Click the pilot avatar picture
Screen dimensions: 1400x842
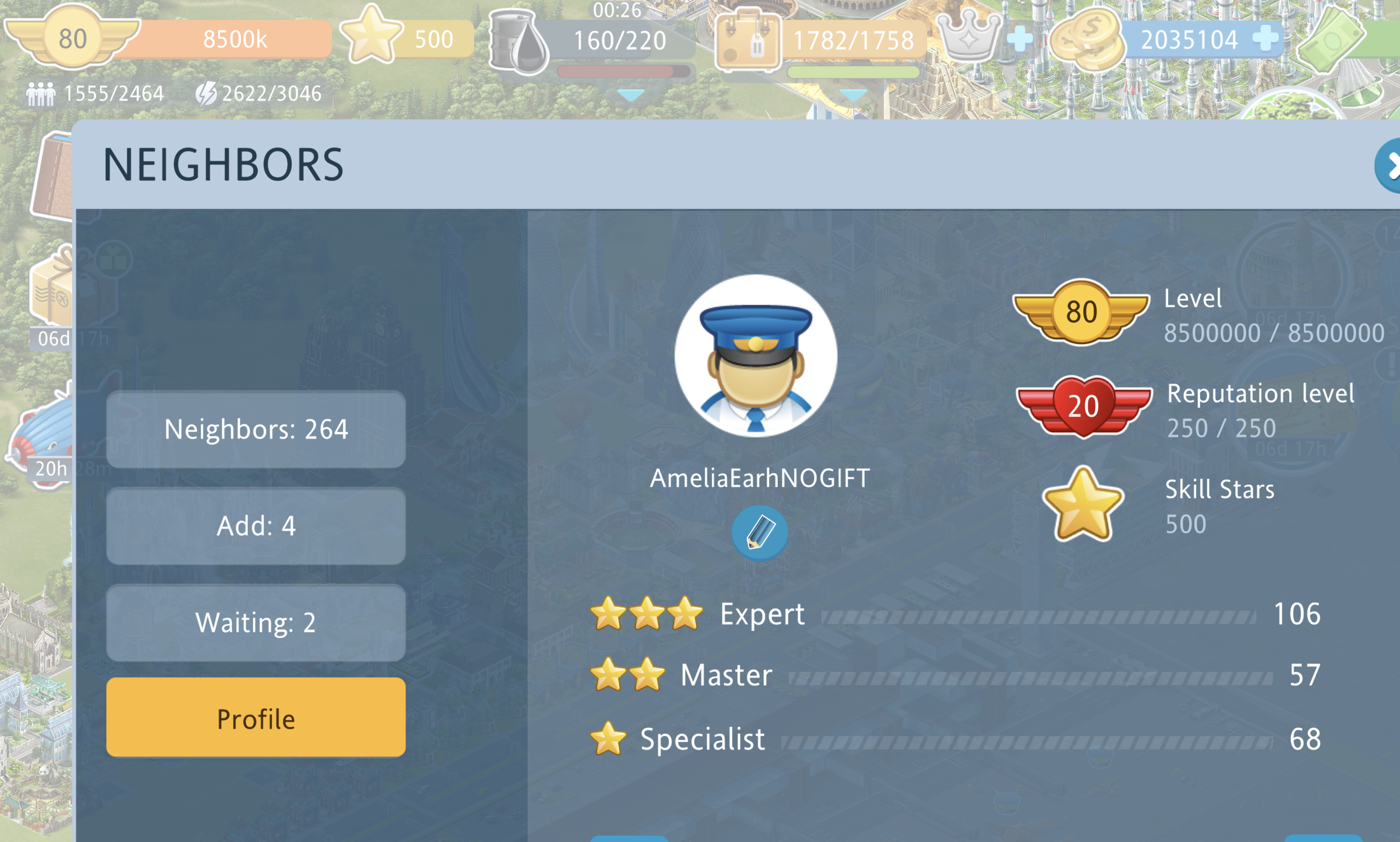pyautogui.click(x=756, y=356)
